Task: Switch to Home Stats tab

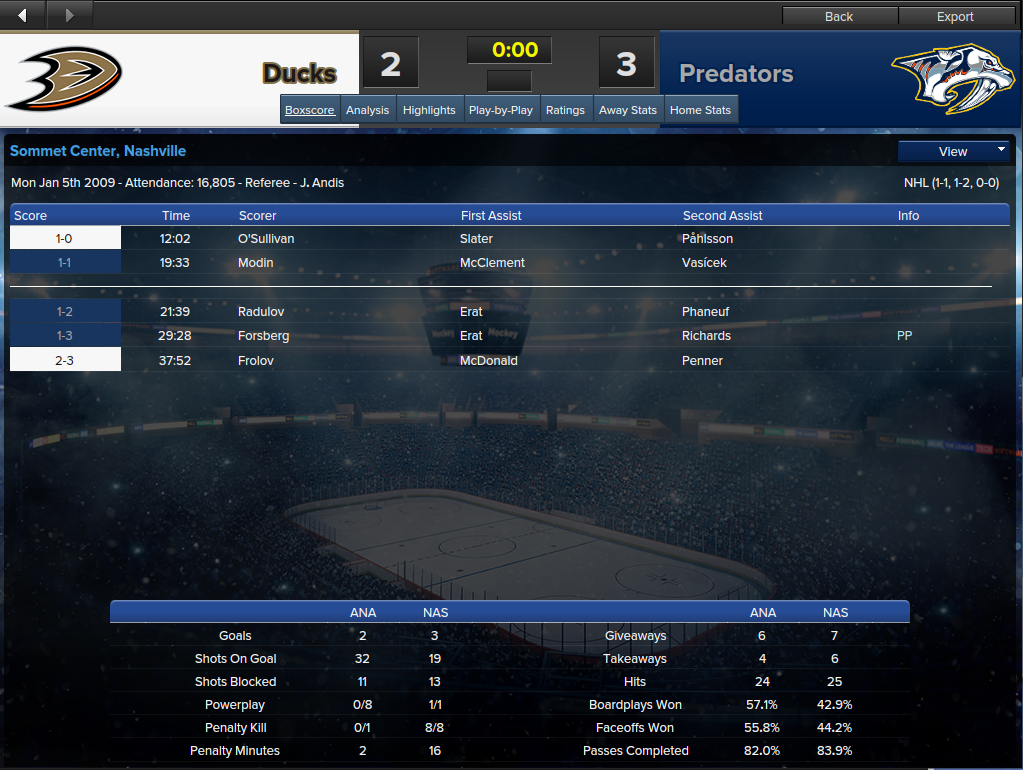Action: coord(700,110)
